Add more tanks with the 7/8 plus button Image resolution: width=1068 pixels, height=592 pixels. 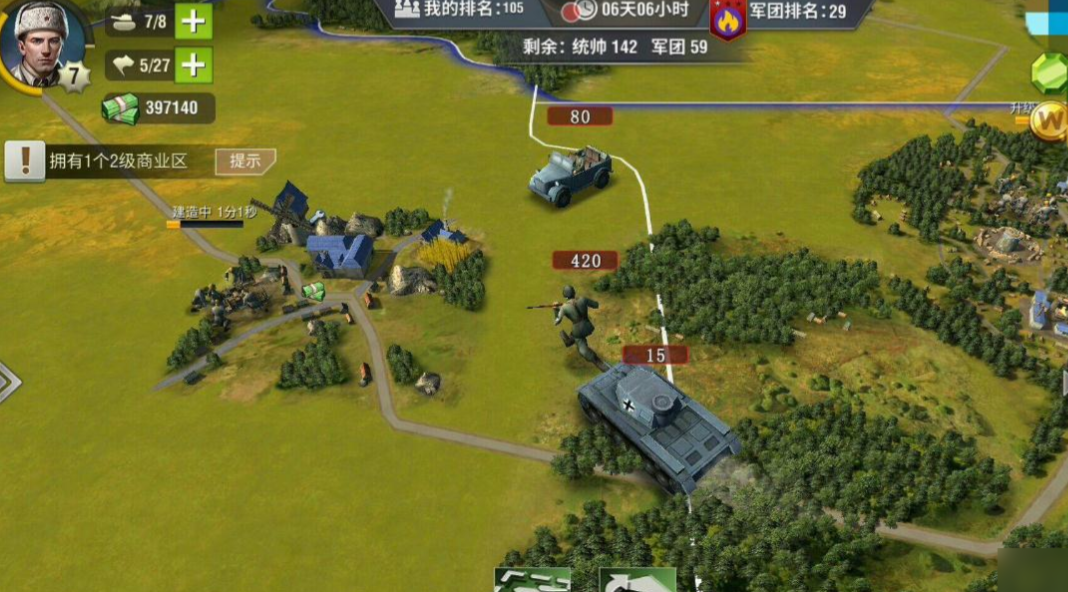193,21
